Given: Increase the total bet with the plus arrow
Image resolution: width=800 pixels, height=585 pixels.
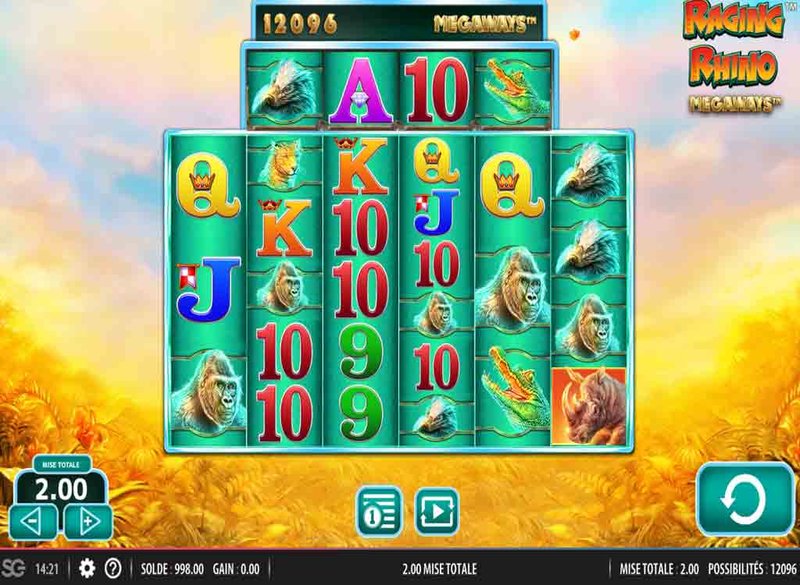Looking at the screenshot, I should point(88,520).
